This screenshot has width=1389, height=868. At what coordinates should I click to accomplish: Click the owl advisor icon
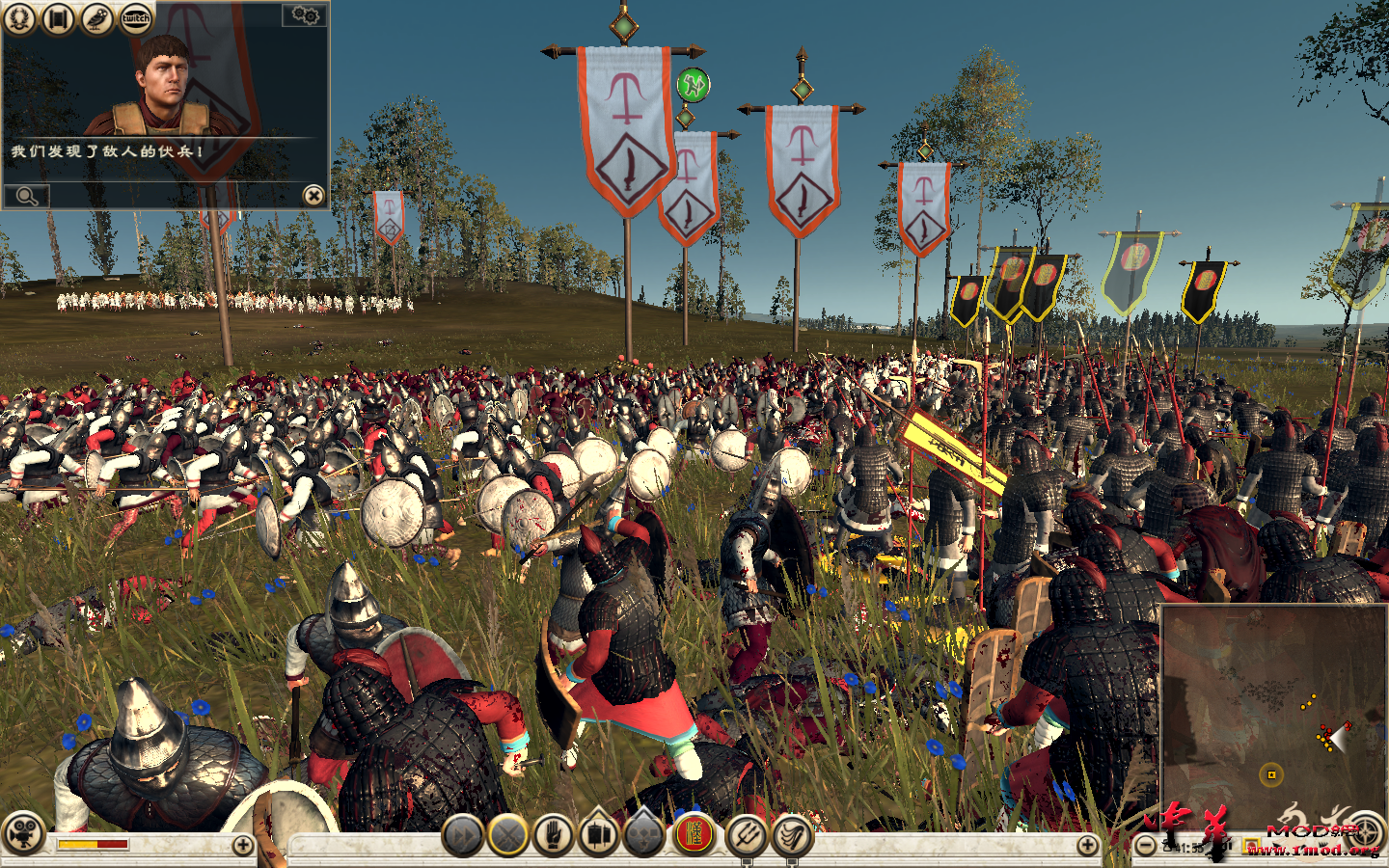[x=95, y=18]
